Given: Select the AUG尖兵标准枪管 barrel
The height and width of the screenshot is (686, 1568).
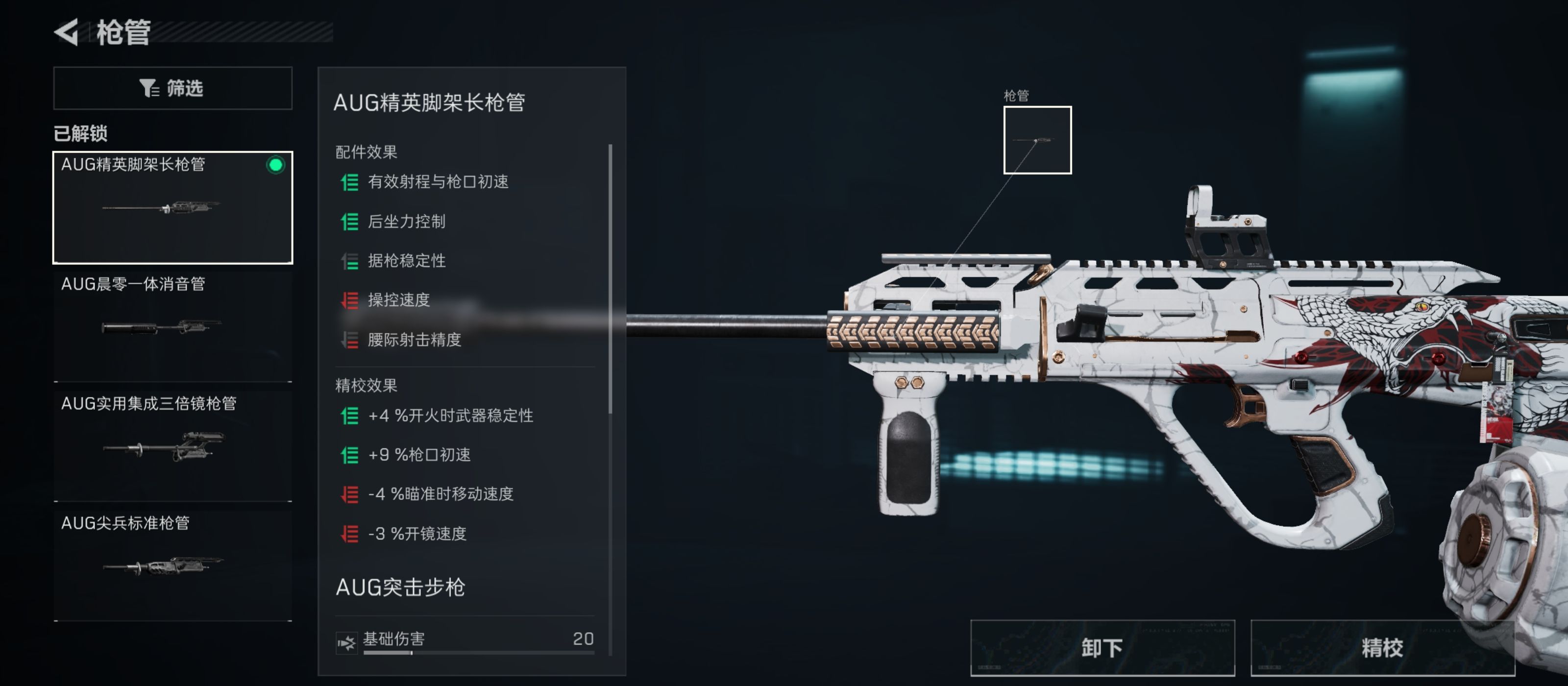Looking at the screenshot, I should [x=173, y=564].
